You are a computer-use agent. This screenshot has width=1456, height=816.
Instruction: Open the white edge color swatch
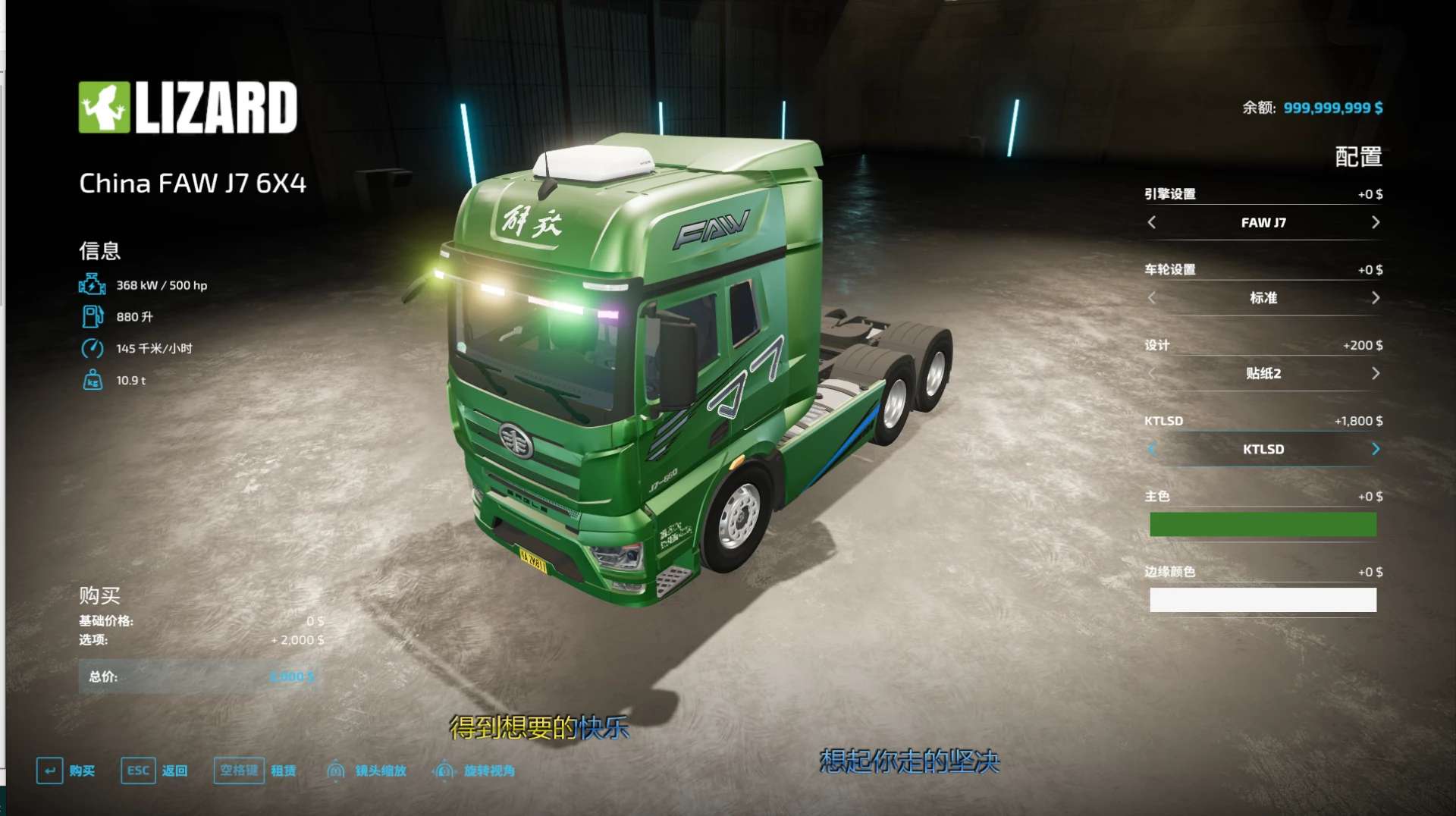coord(1263,600)
